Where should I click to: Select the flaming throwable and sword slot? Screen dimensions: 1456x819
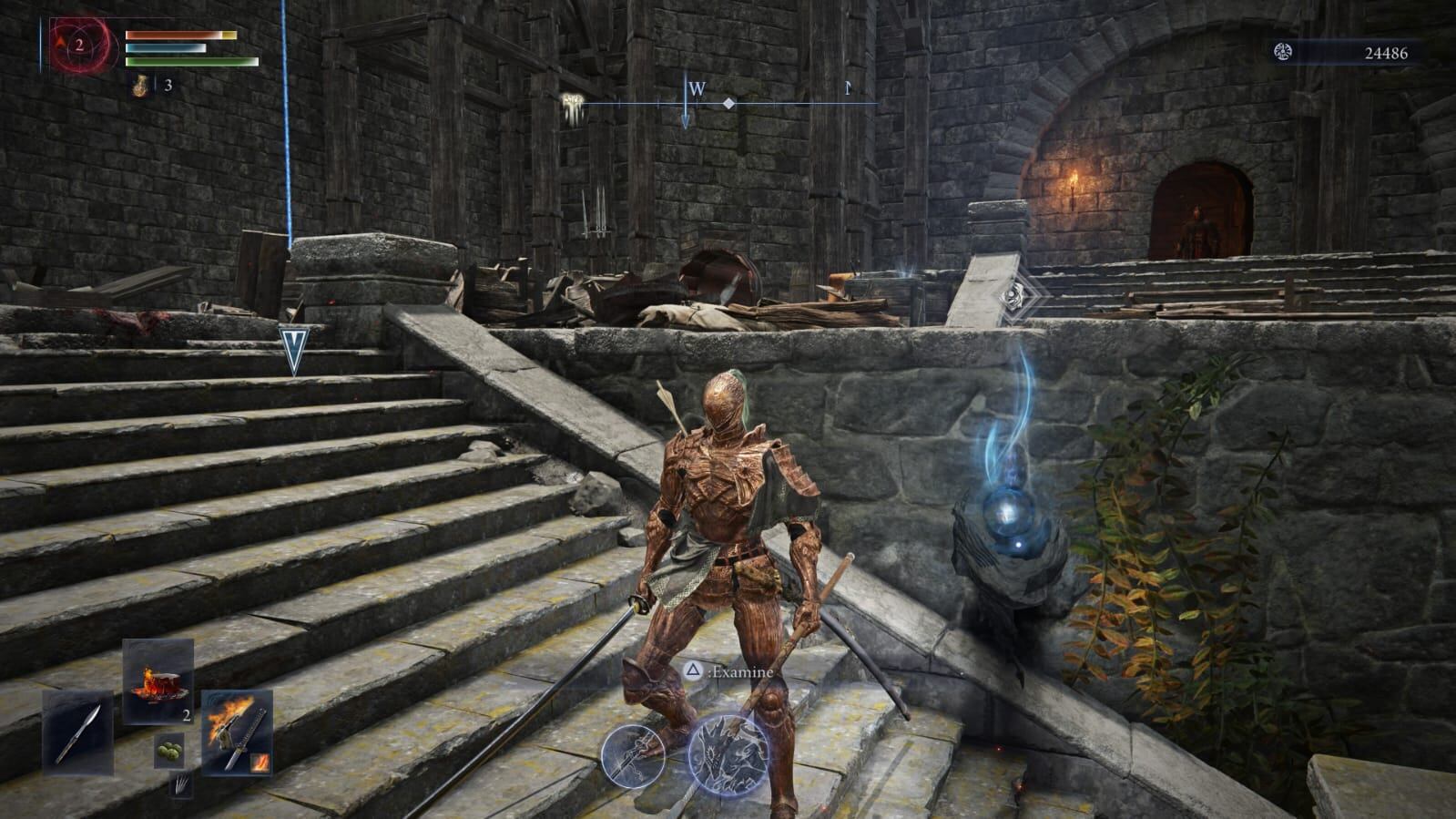237,732
